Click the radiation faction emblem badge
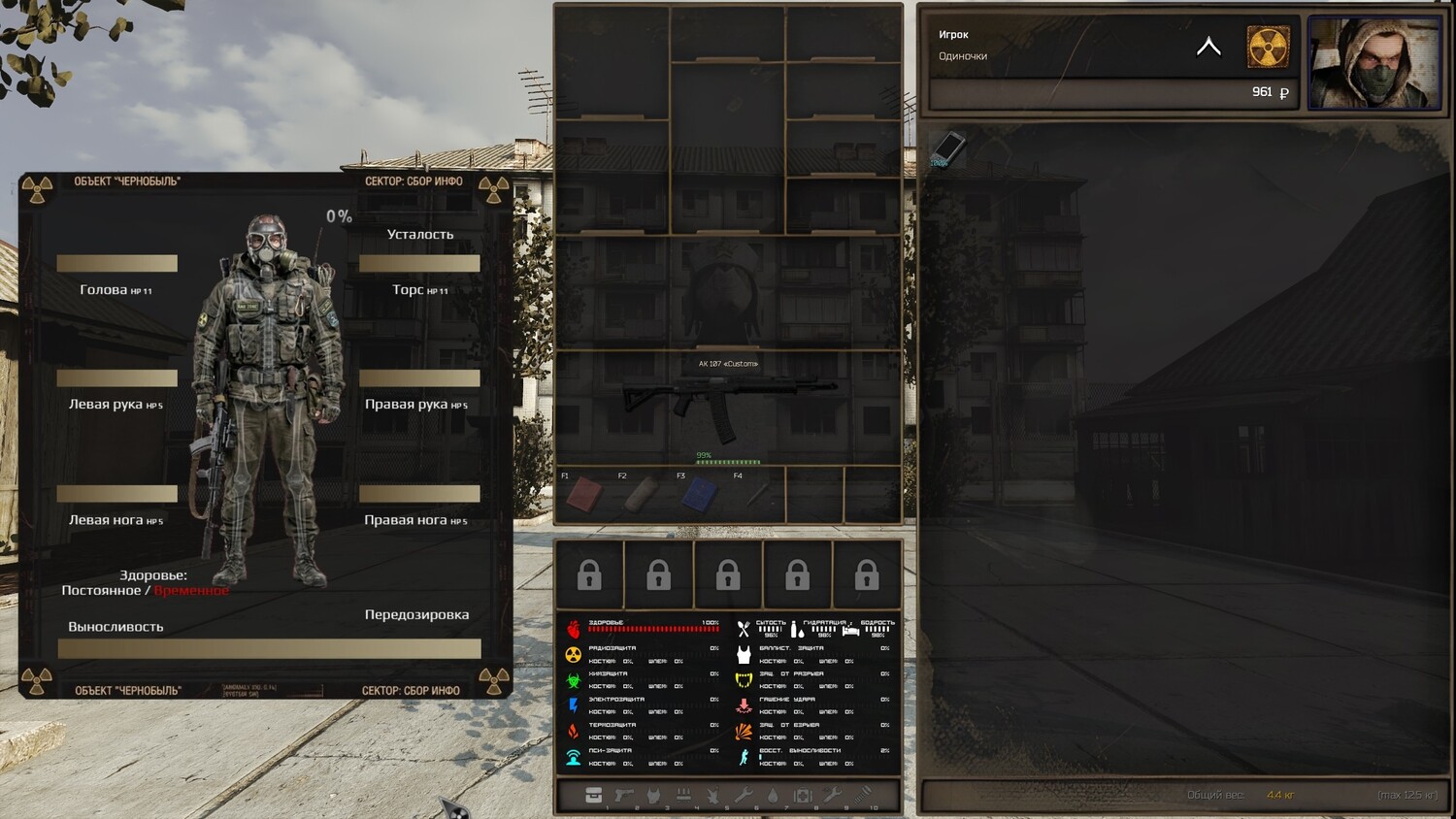1456x819 pixels. (1268, 47)
